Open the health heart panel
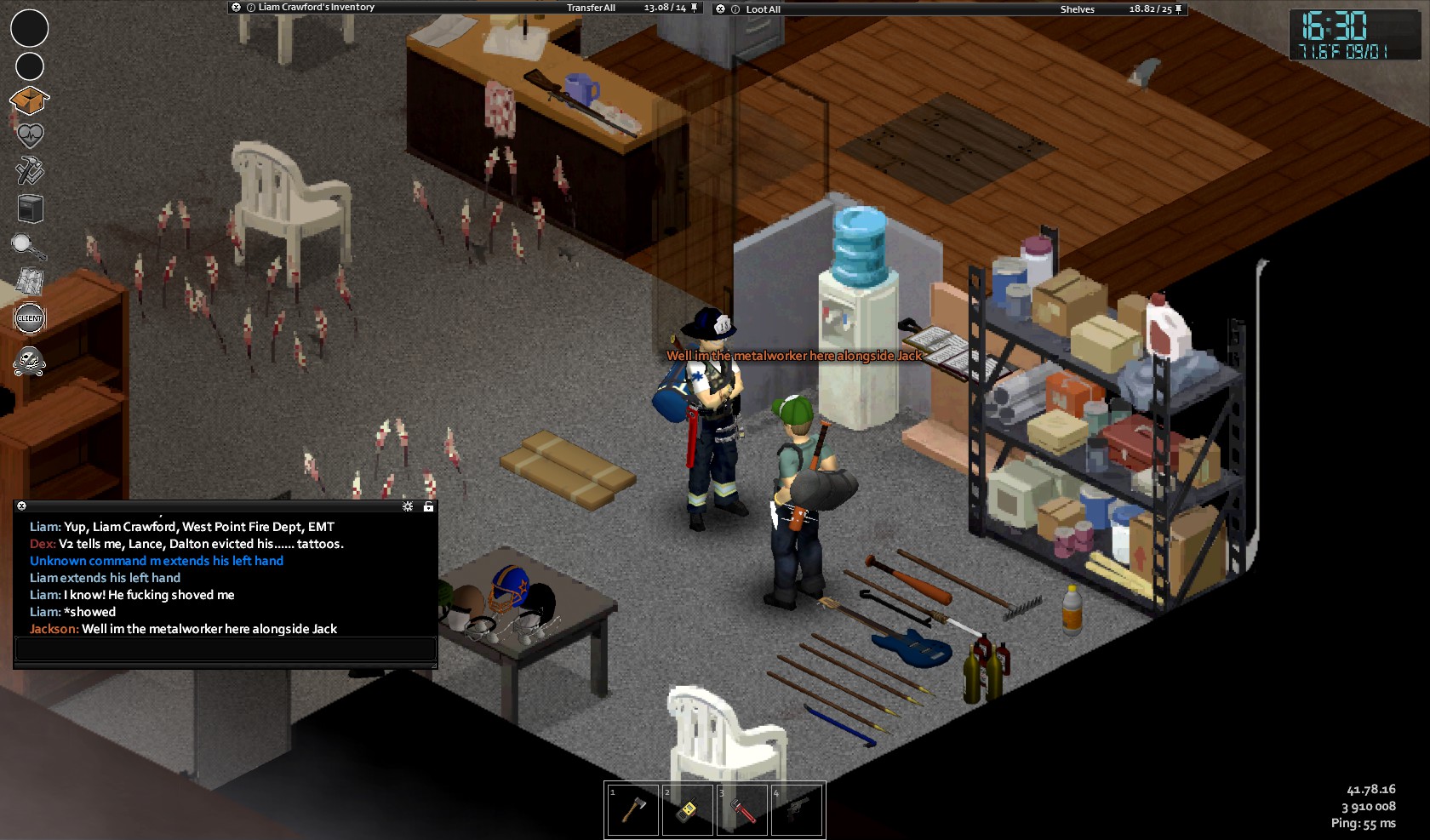The image size is (1430, 840). pos(30,135)
